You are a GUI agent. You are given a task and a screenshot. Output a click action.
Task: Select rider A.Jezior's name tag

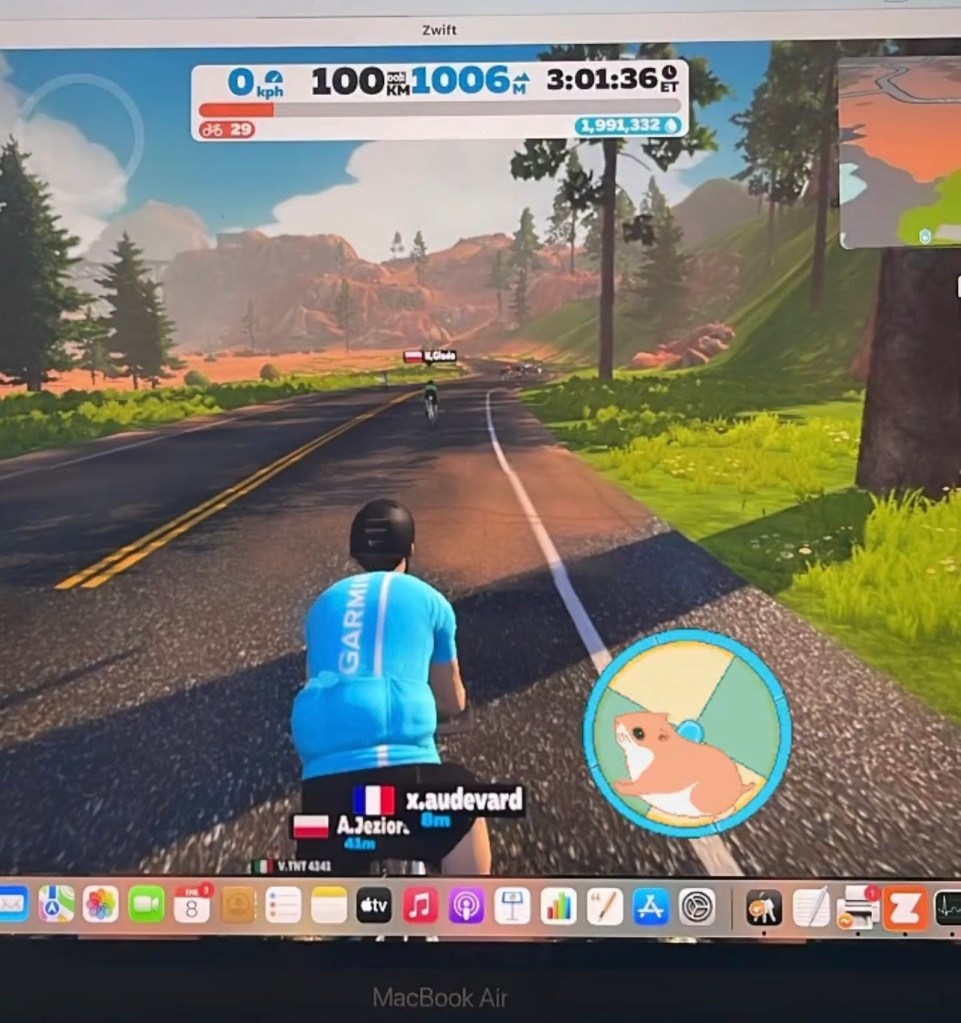point(351,829)
